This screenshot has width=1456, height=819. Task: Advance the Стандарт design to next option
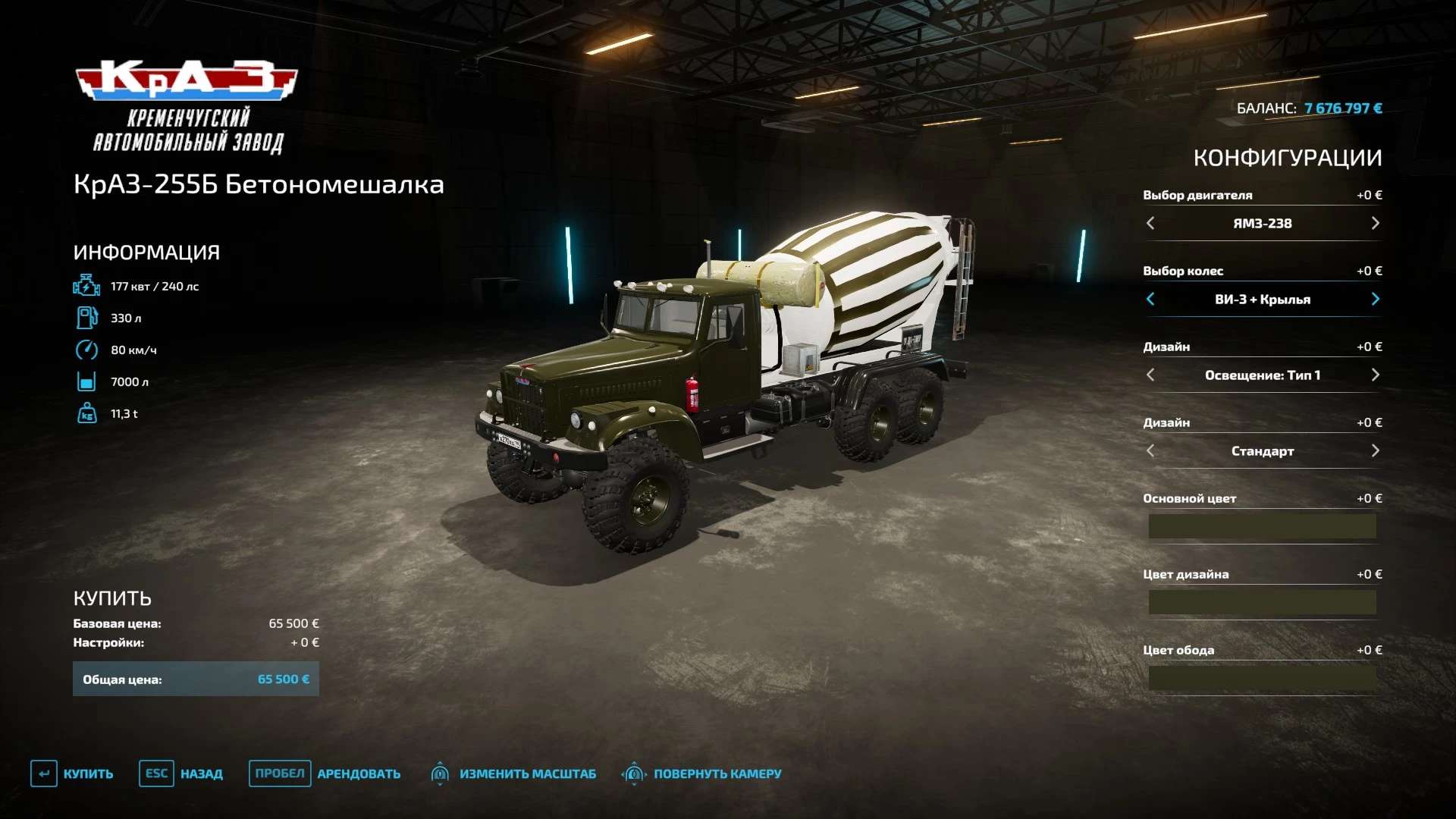click(x=1375, y=450)
